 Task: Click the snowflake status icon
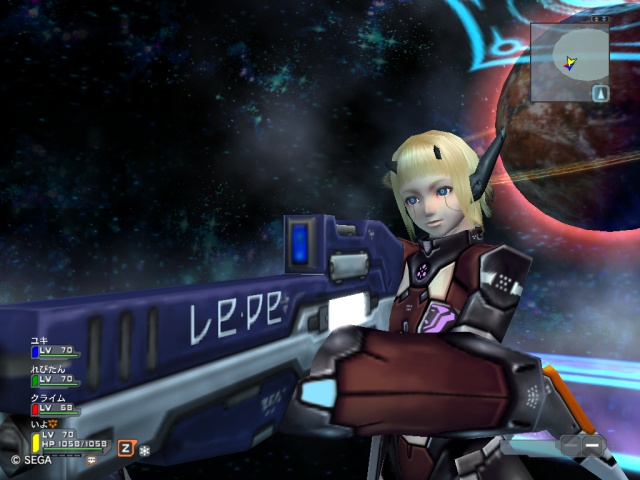pos(144,450)
